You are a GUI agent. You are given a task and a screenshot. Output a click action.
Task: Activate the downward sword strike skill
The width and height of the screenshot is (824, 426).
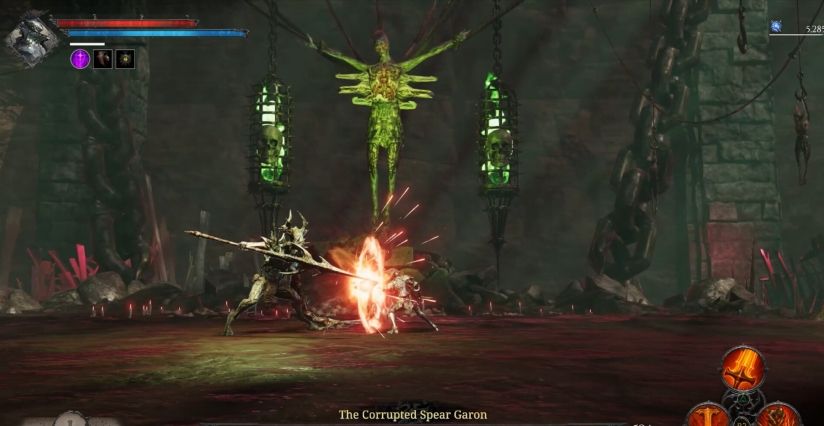pyautogui.click(x=743, y=368)
